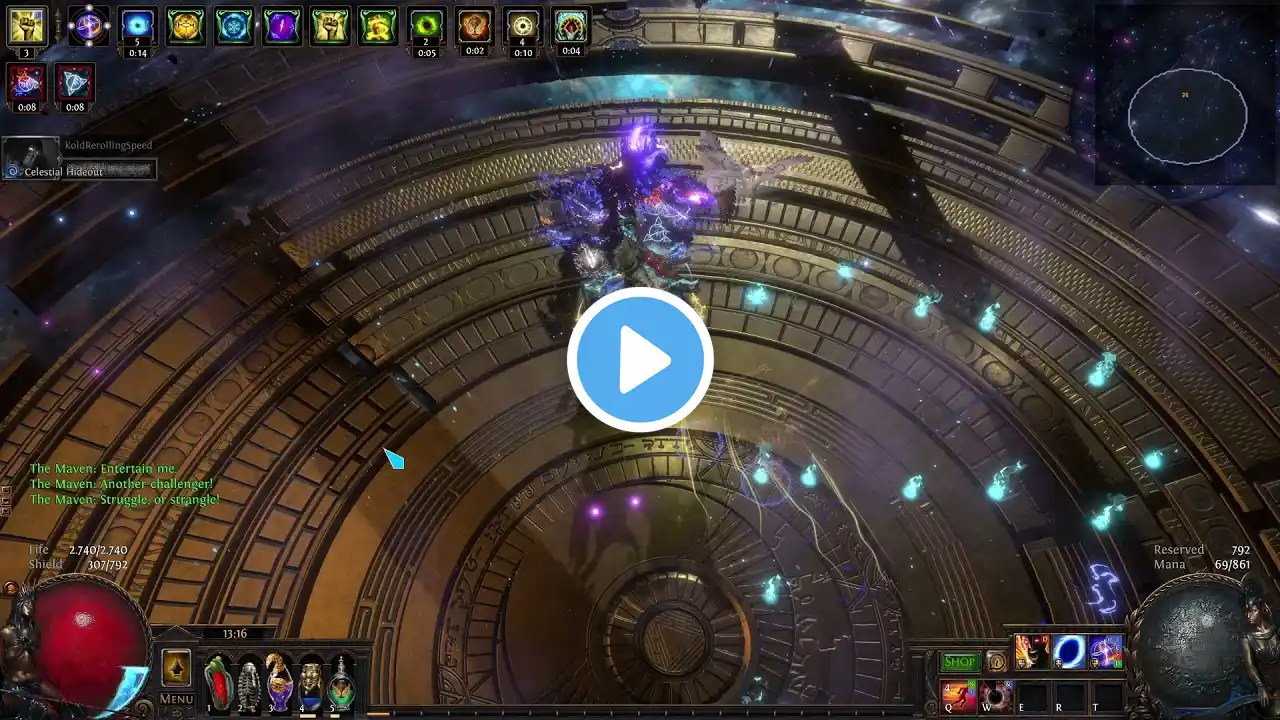Image resolution: width=1280 pixels, height=720 pixels.
Task: Click the yellow fist buff icon with 3
Action: [27, 27]
